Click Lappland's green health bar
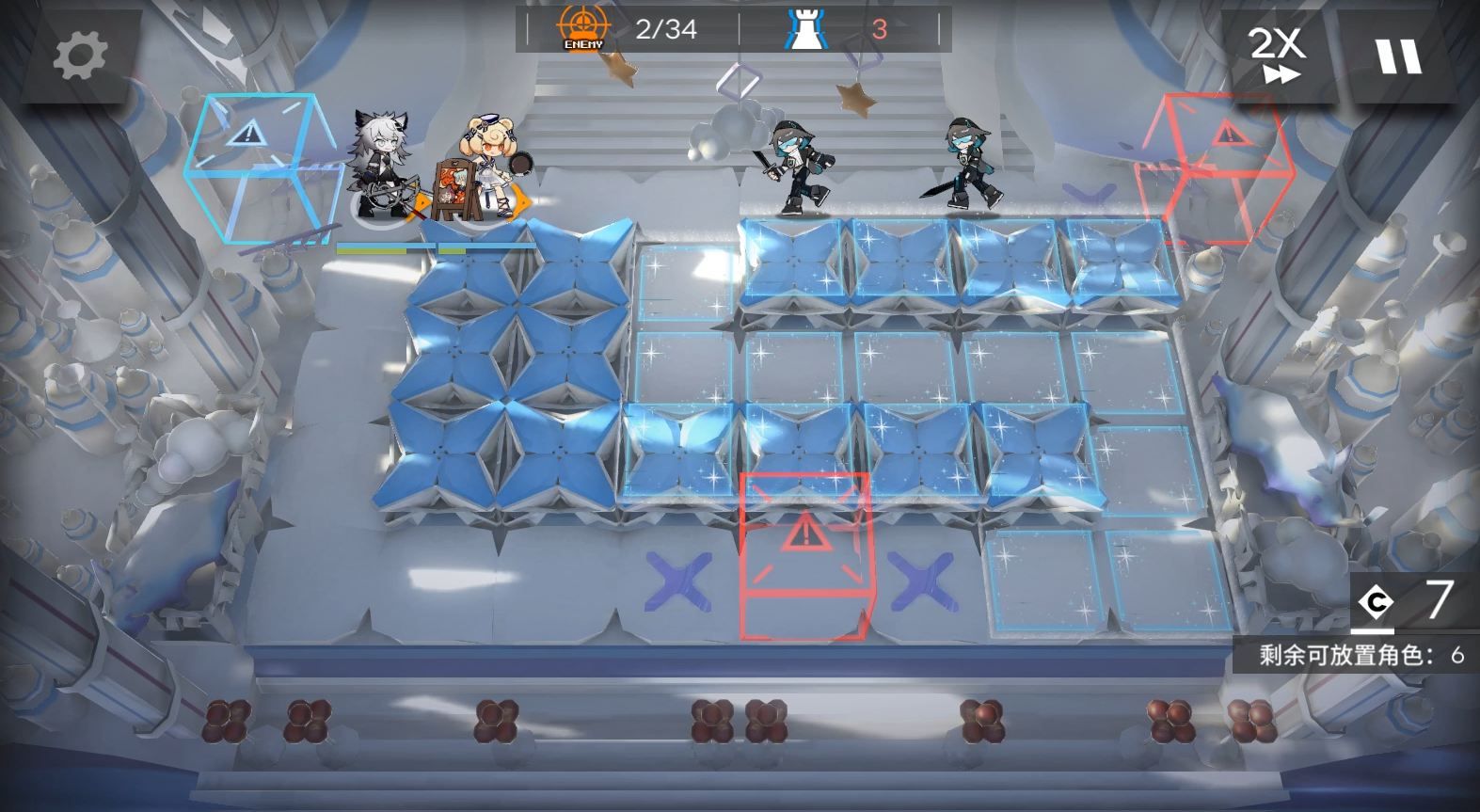The height and width of the screenshot is (812, 1480). tap(372, 250)
